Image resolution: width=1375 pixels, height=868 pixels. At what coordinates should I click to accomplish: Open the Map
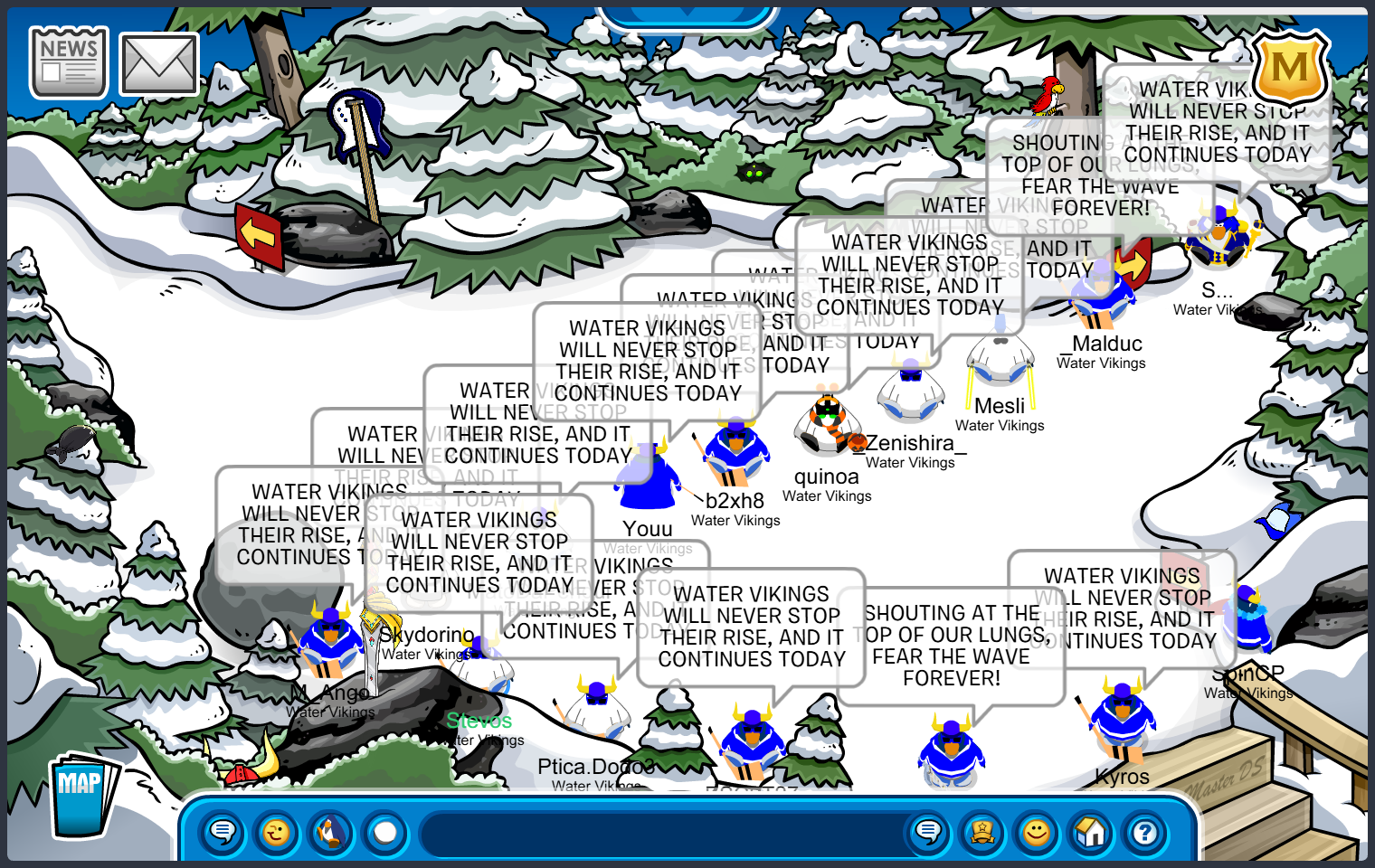tap(81, 796)
